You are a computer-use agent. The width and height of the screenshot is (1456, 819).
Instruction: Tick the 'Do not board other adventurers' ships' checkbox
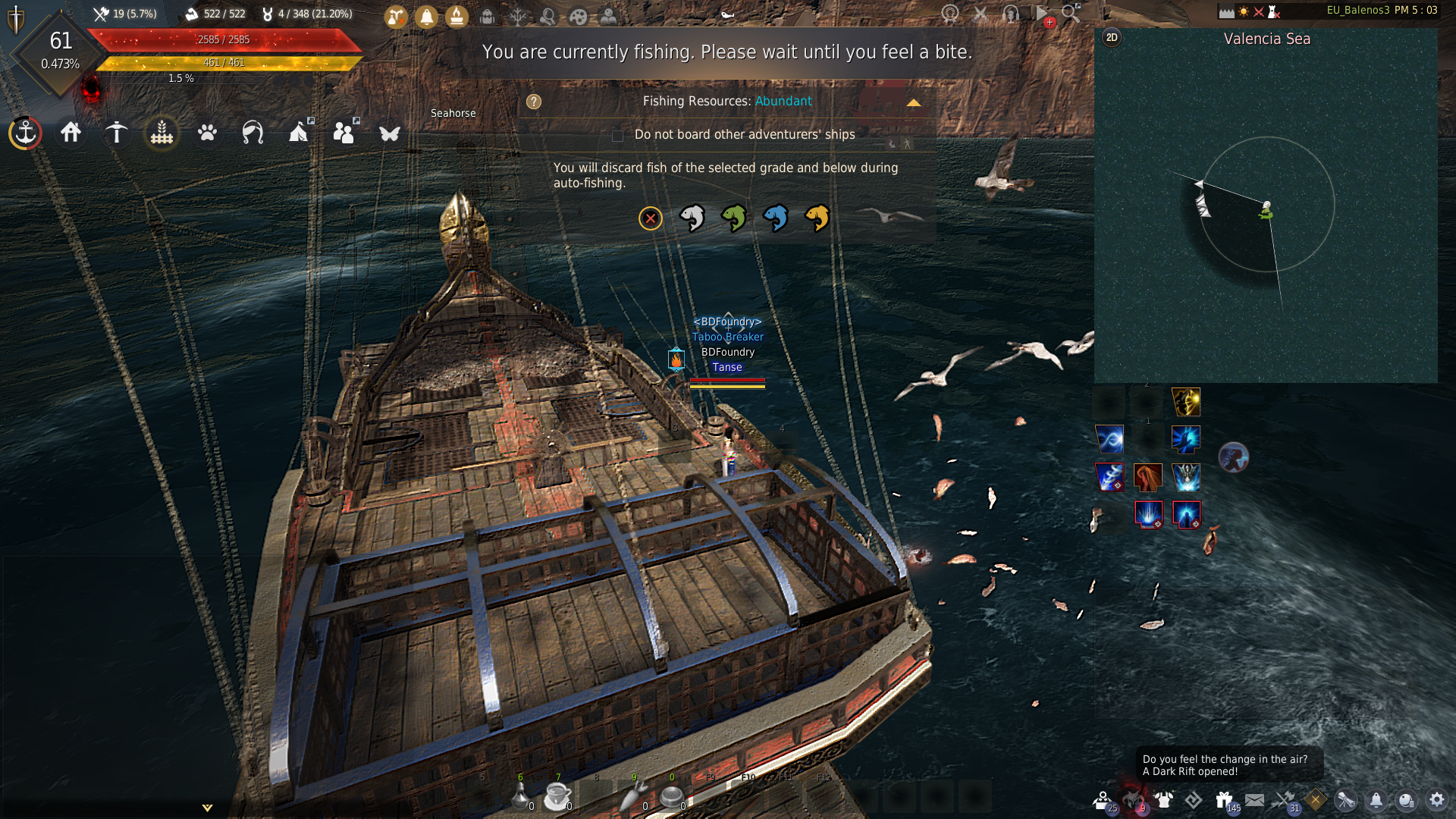click(x=617, y=136)
